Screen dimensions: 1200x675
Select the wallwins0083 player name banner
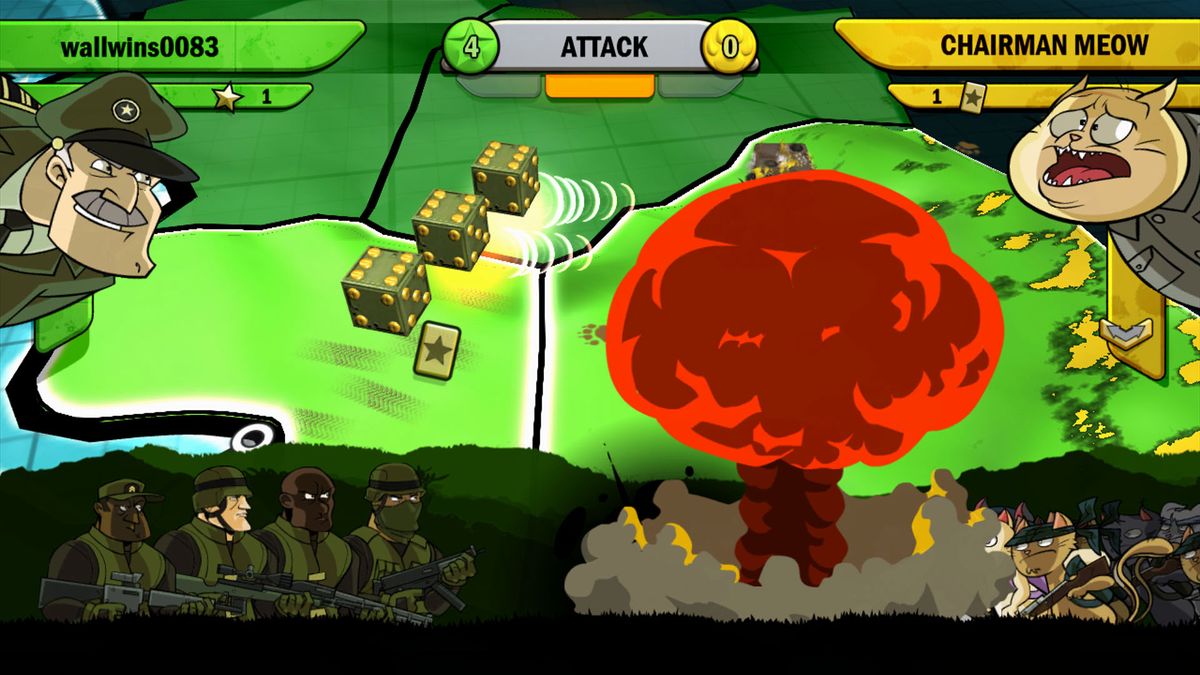(180, 46)
